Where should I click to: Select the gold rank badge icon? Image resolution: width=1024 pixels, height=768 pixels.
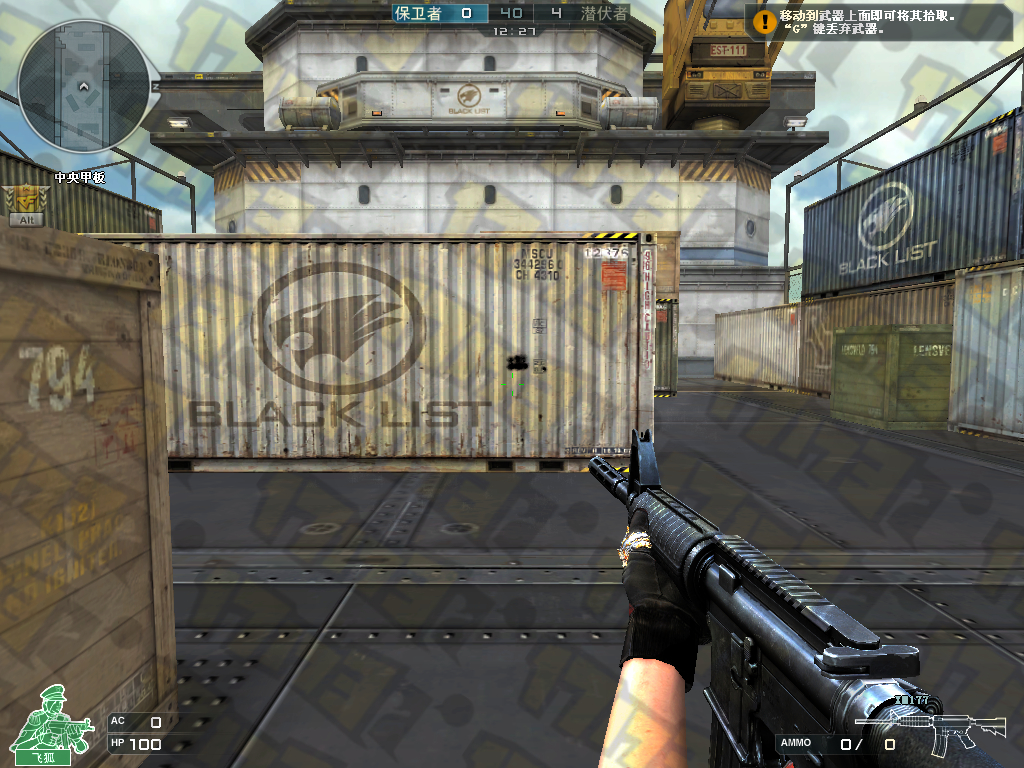point(20,199)
